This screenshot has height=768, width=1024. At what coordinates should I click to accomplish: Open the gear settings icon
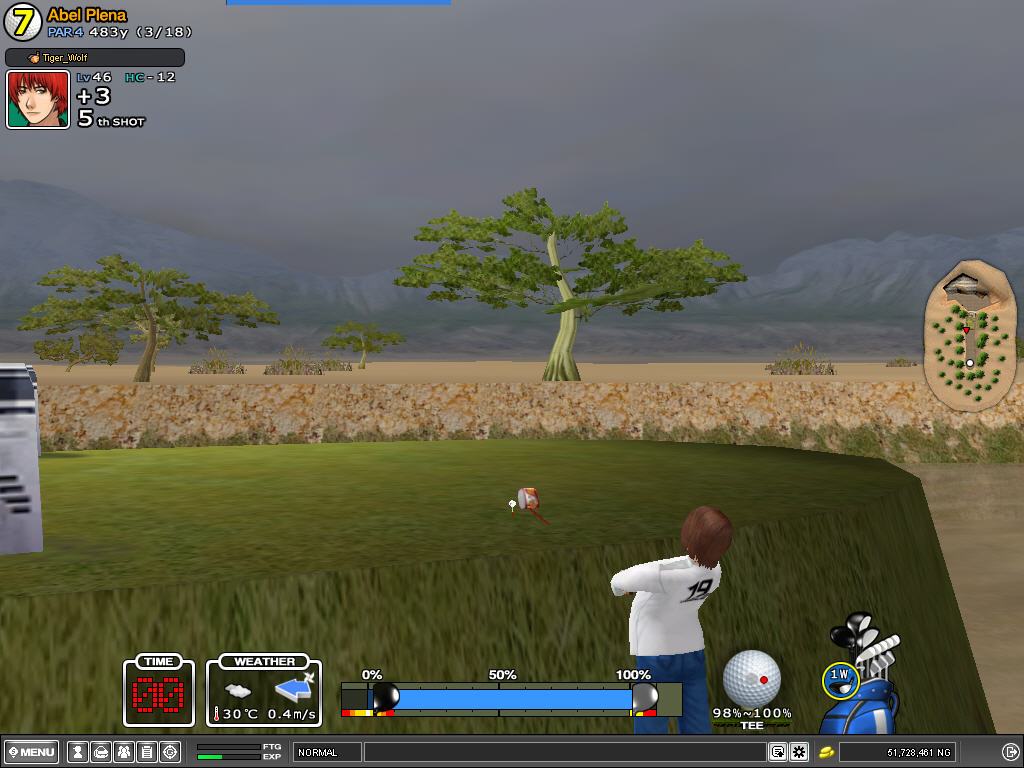(799, 752)
